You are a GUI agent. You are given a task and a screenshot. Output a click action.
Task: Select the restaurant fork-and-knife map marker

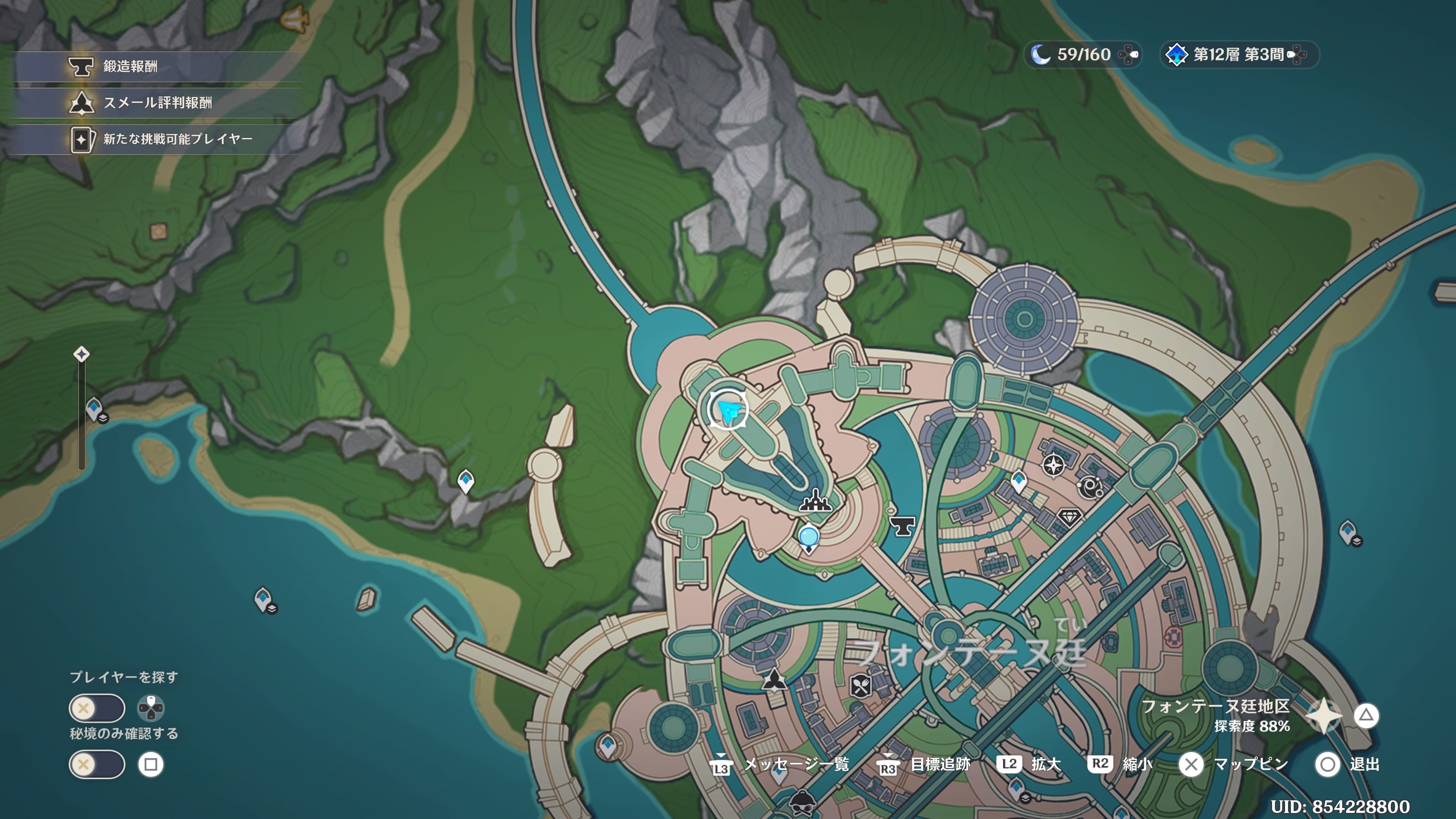pos(860,686)
